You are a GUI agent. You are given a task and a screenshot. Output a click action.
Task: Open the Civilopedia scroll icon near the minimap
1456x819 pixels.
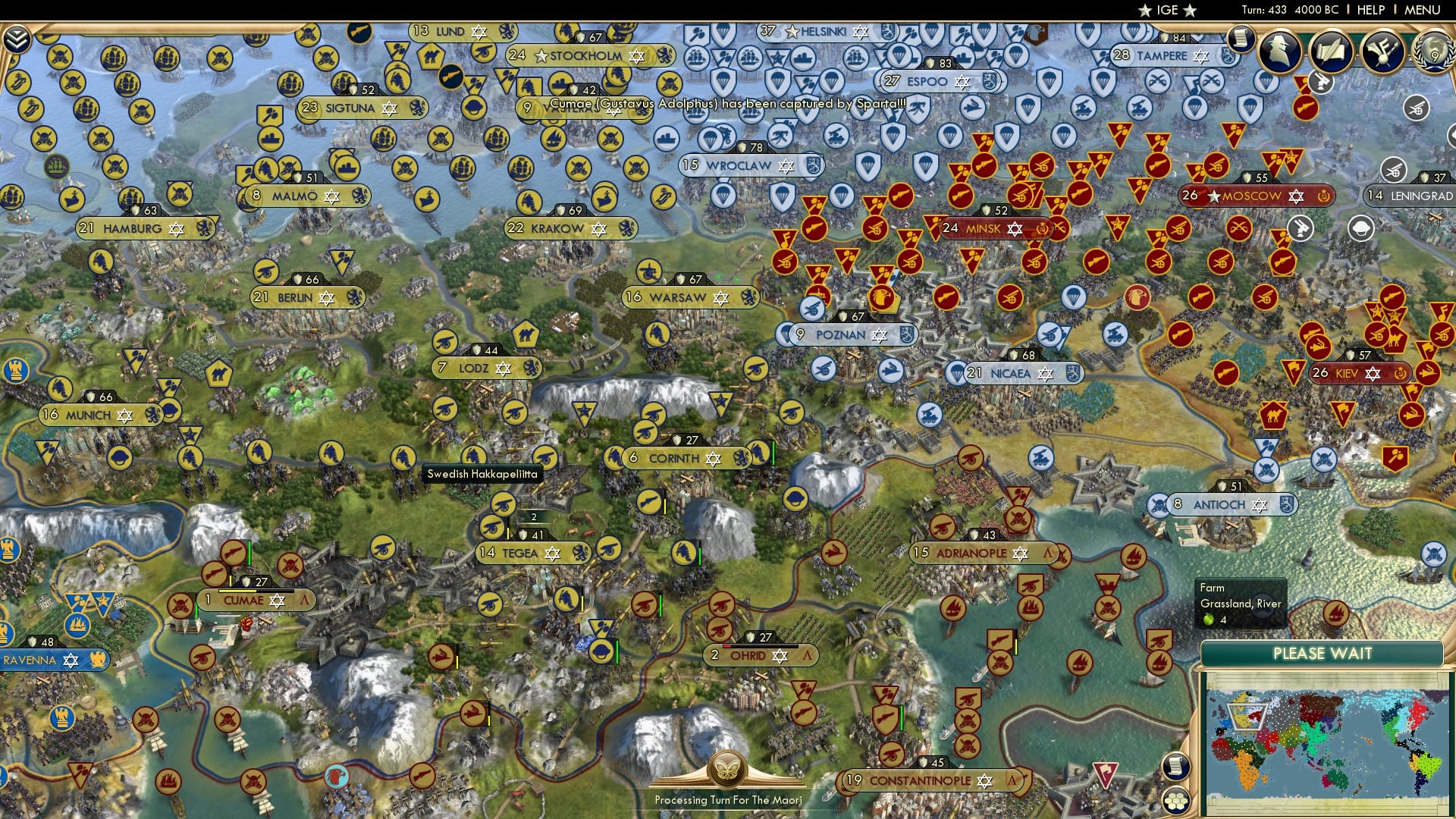pyautogui.click(x=1176, y=766)
